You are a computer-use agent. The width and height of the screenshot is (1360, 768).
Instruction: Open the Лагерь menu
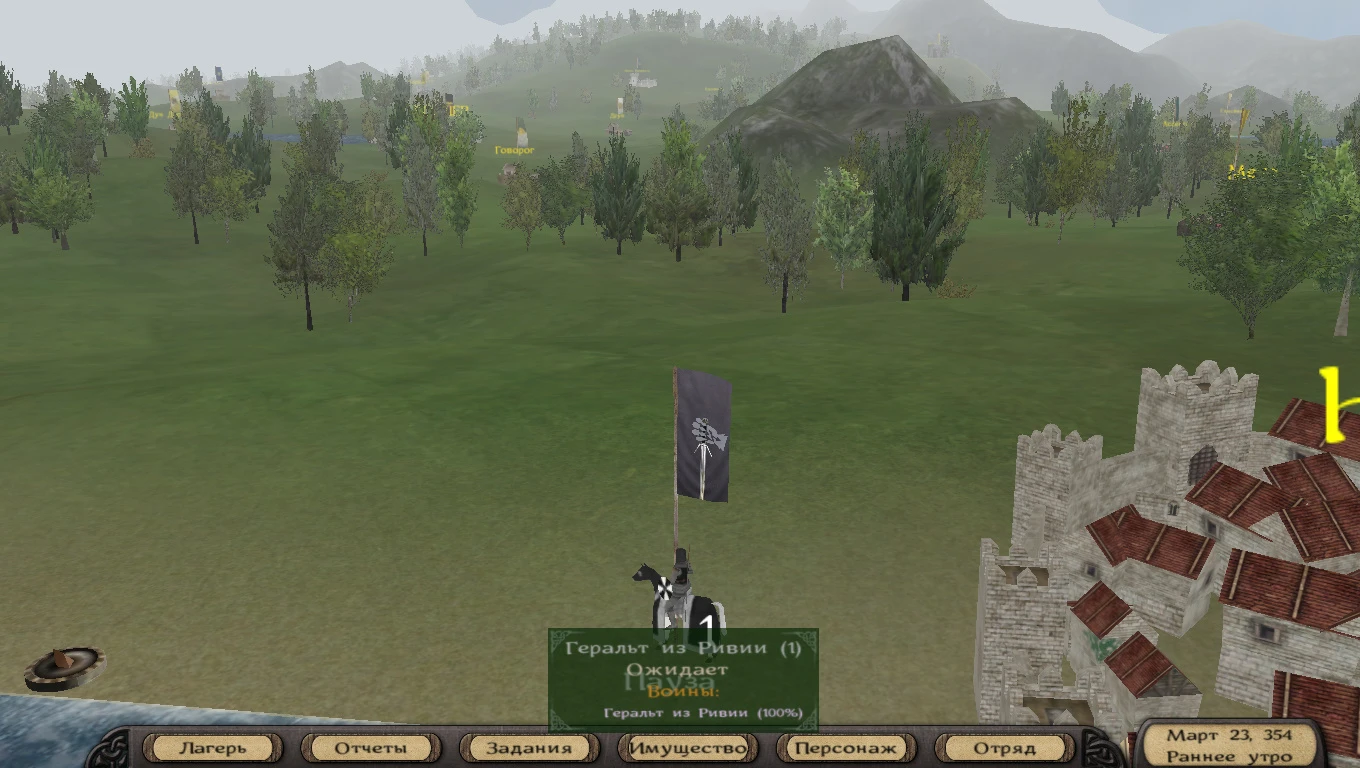(212, 747)
